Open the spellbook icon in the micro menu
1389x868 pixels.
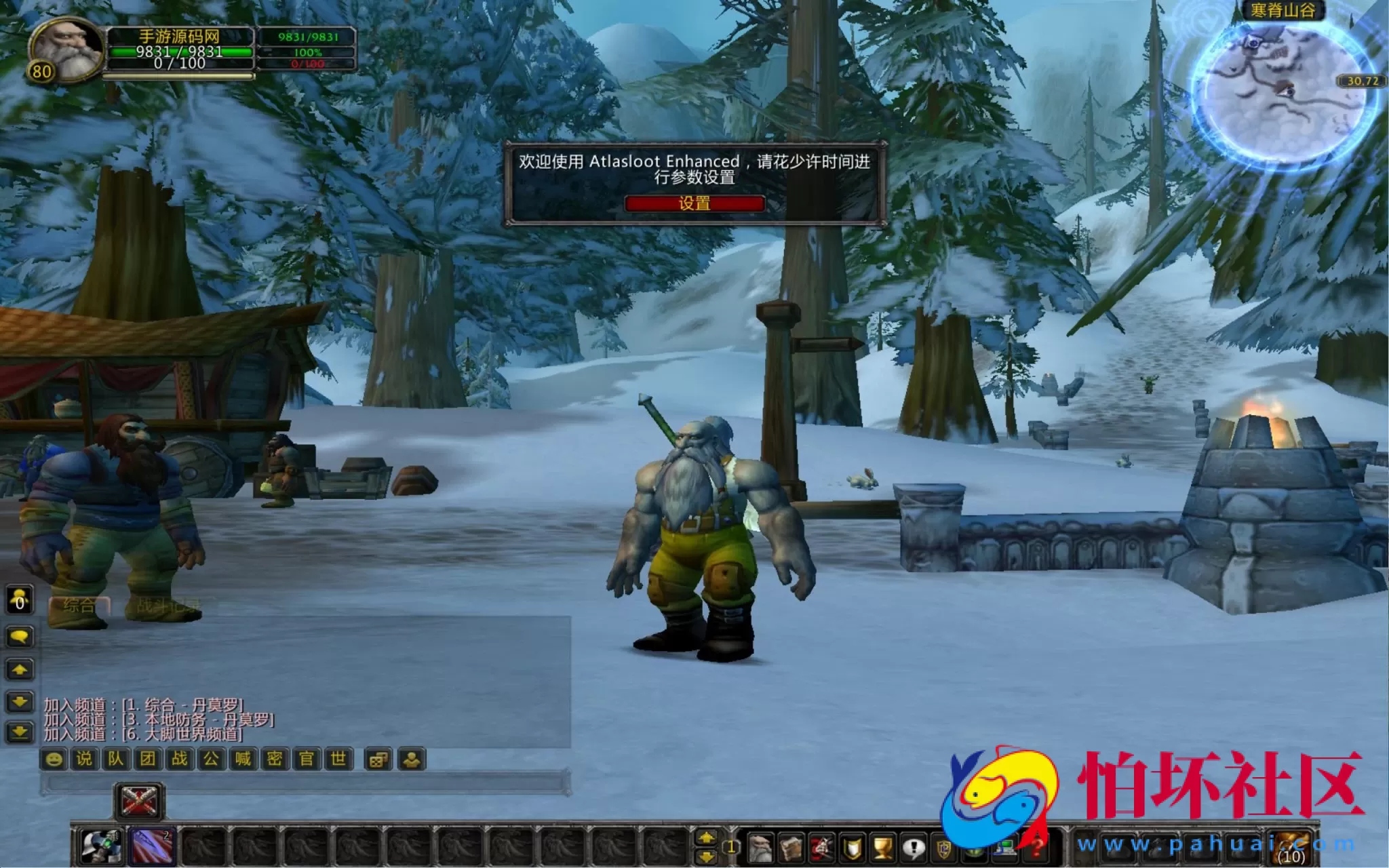791,848
